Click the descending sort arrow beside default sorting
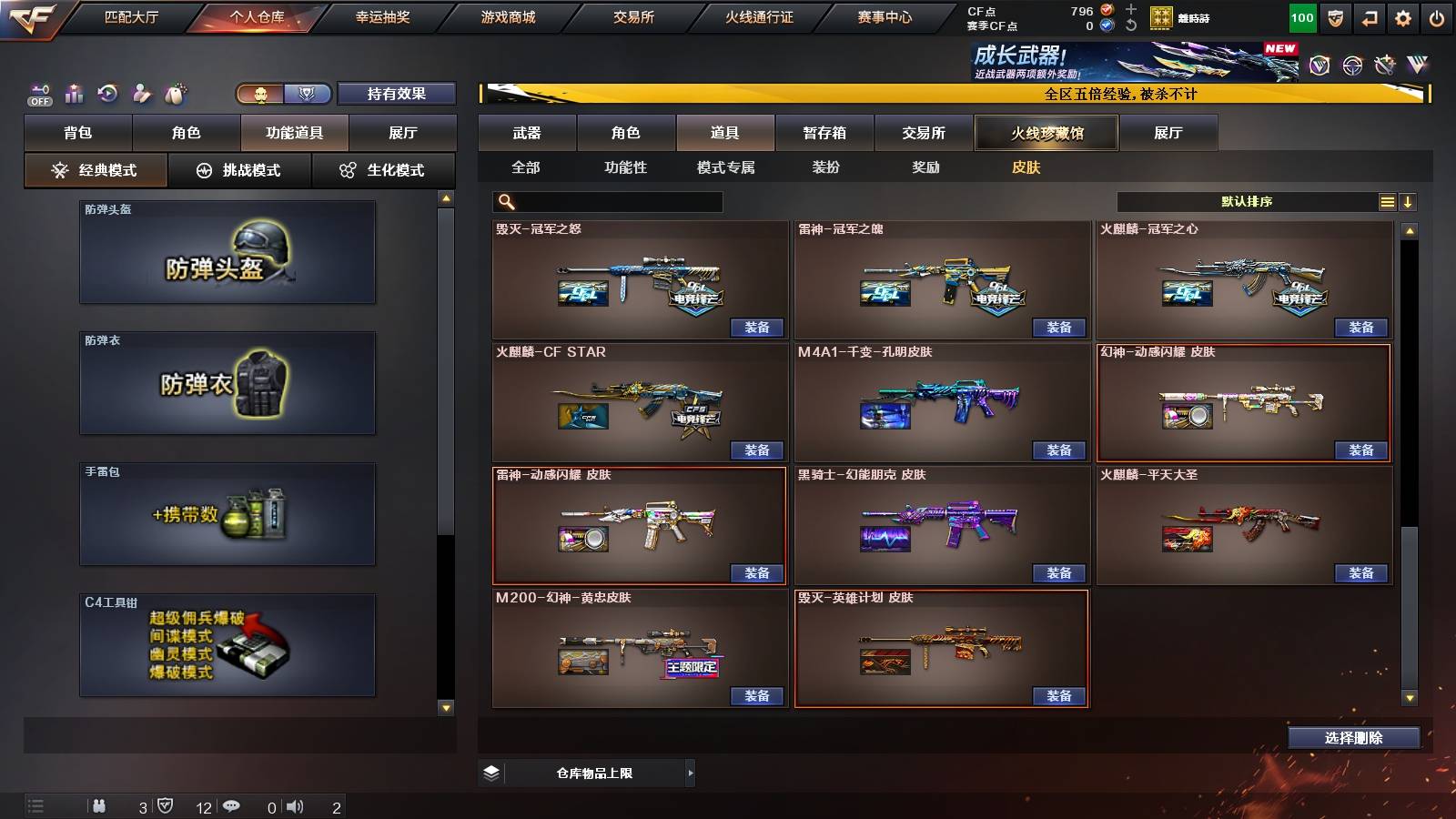 (1408, 200)
